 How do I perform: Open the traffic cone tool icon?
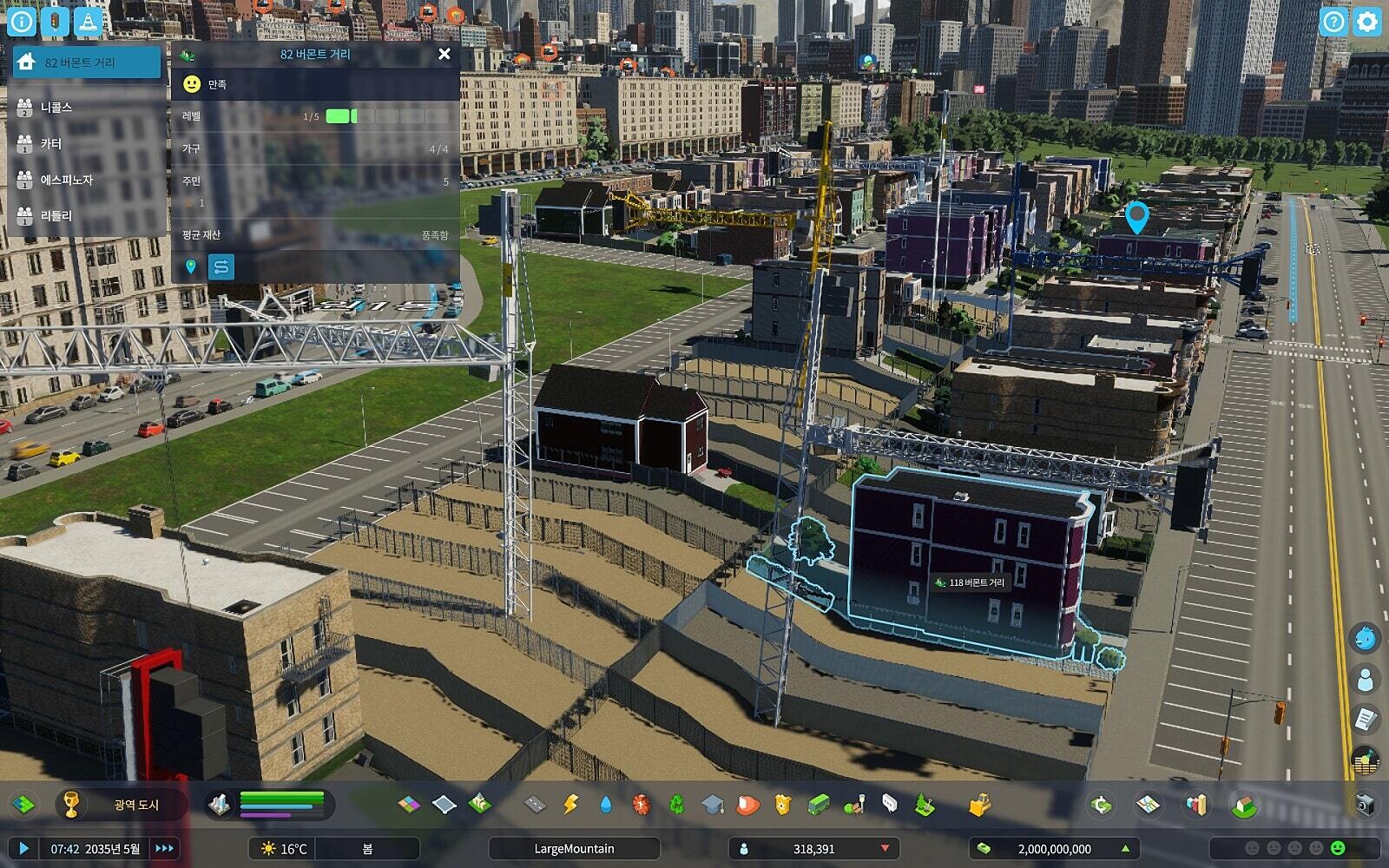tap(86, 22)
